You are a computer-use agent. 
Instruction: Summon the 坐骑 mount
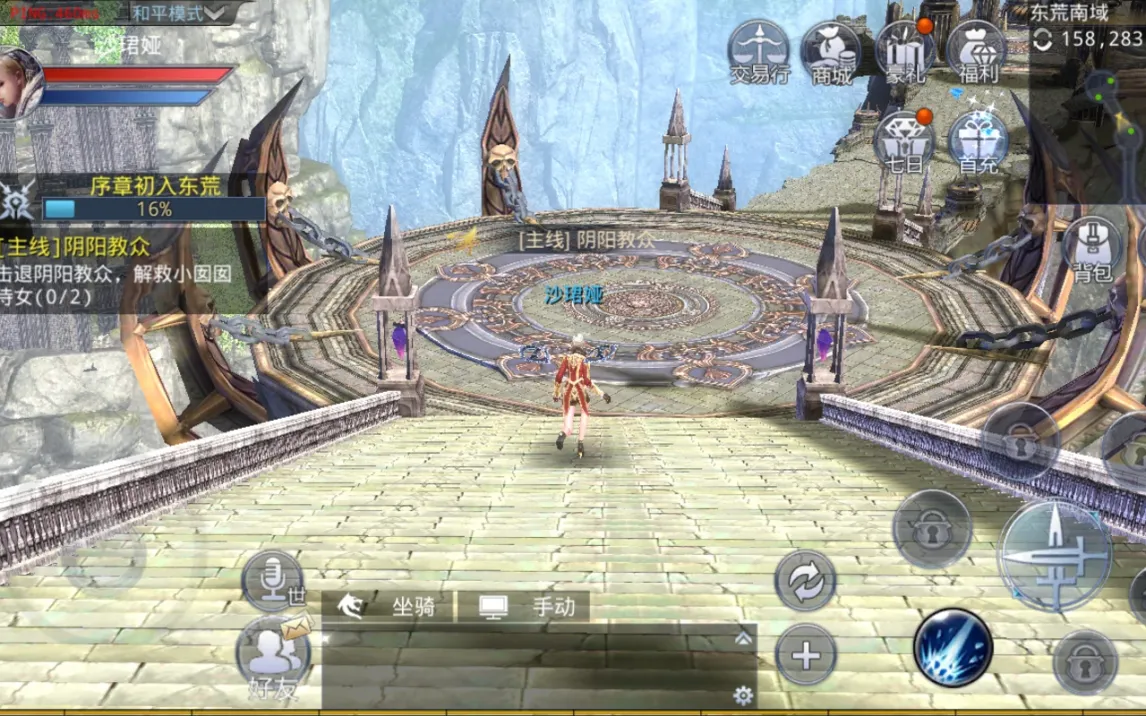(389, 606)
